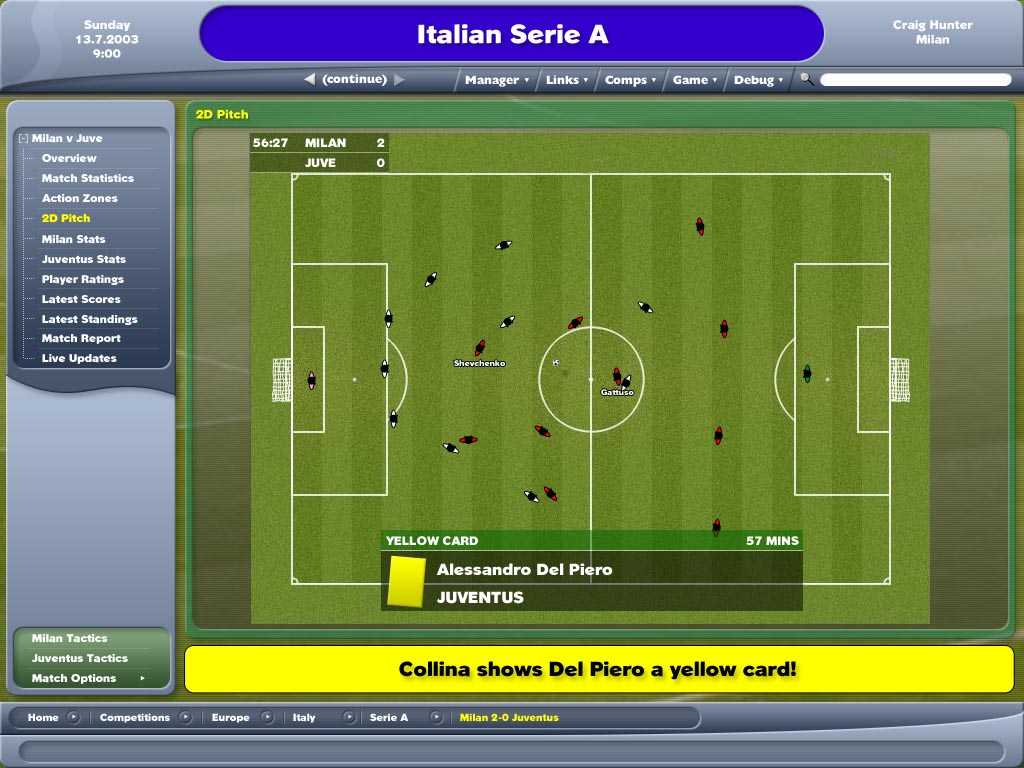Image resolution: width=1024 pixels, height=768 pixels.
Task: Open the Manager dropdown menu
Action: click(497, 80)
